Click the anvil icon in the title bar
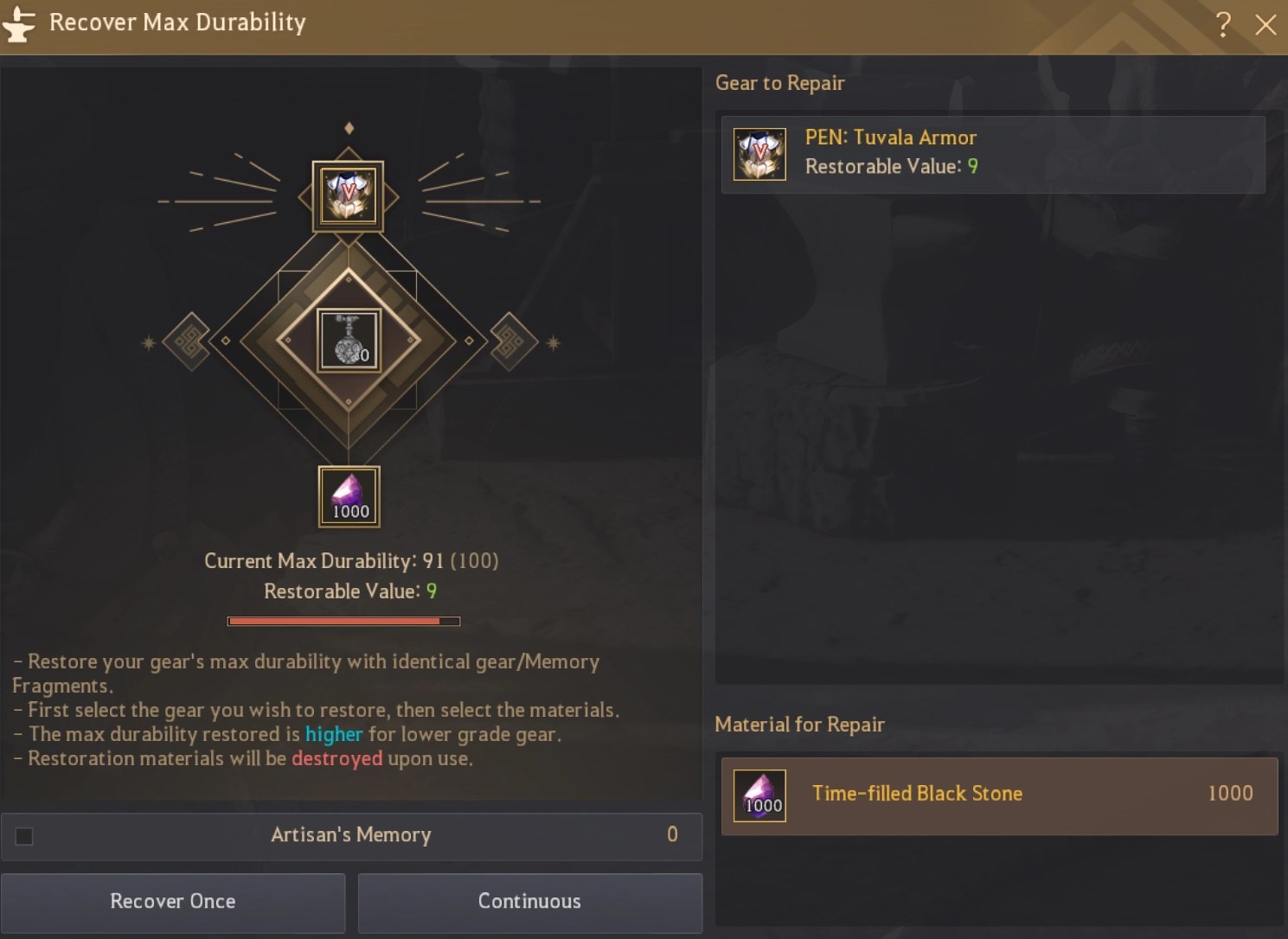 [x=20, y=23]
